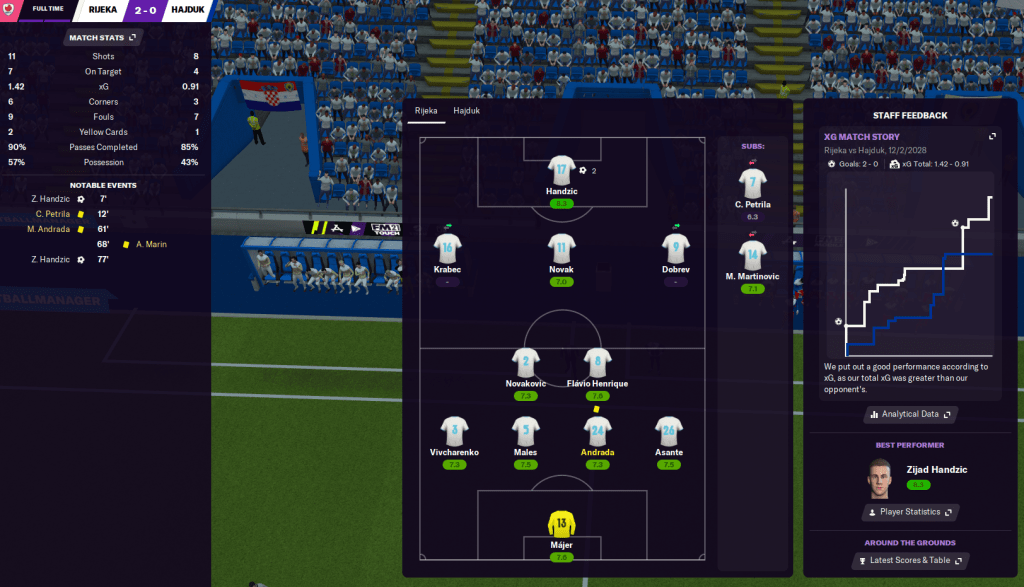Click Novak's number 11 shirt

[562, 247]
